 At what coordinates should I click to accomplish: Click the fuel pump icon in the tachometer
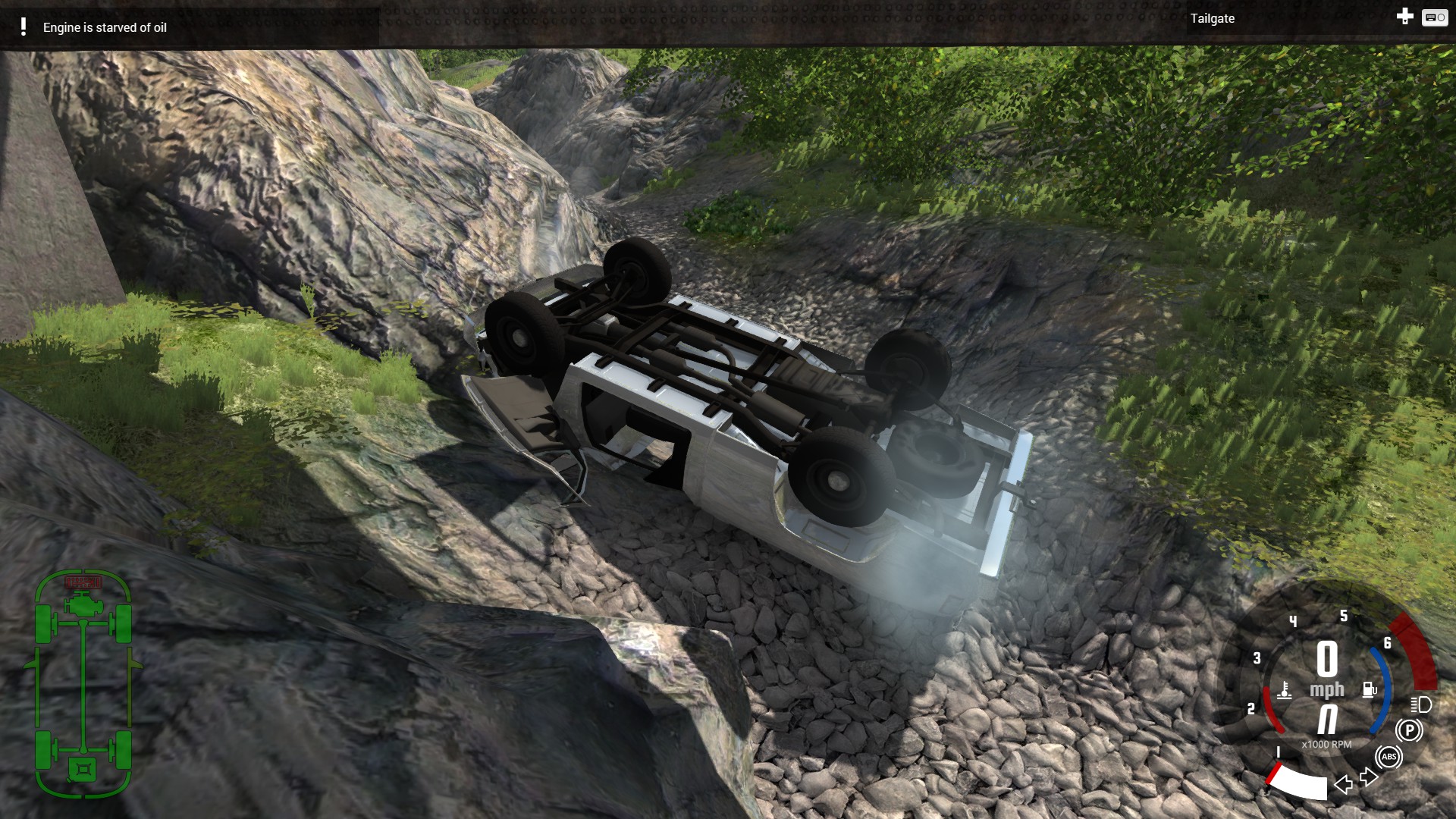[x=1370, y=689]
